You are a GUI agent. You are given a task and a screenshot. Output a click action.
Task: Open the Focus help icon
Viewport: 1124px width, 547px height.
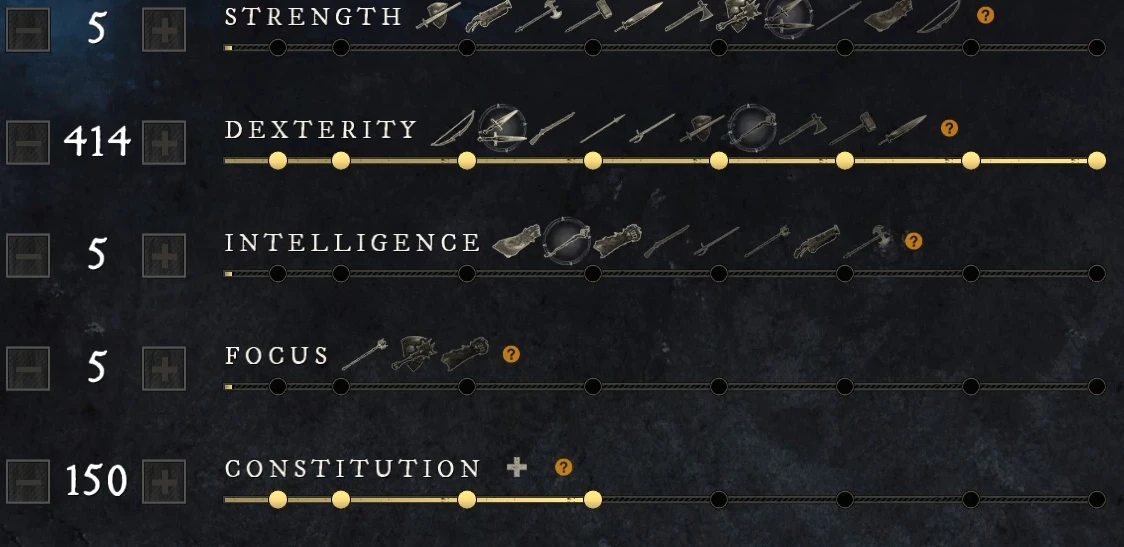[511, 354]
